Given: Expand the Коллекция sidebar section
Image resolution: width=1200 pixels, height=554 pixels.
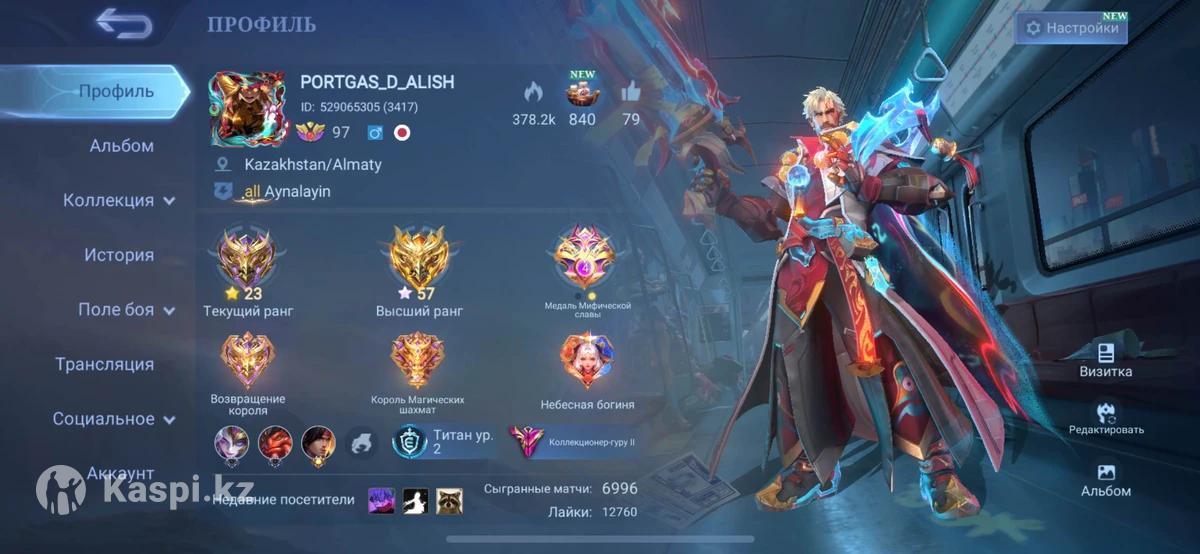Looking at the screenshot, I should (119, 200).
